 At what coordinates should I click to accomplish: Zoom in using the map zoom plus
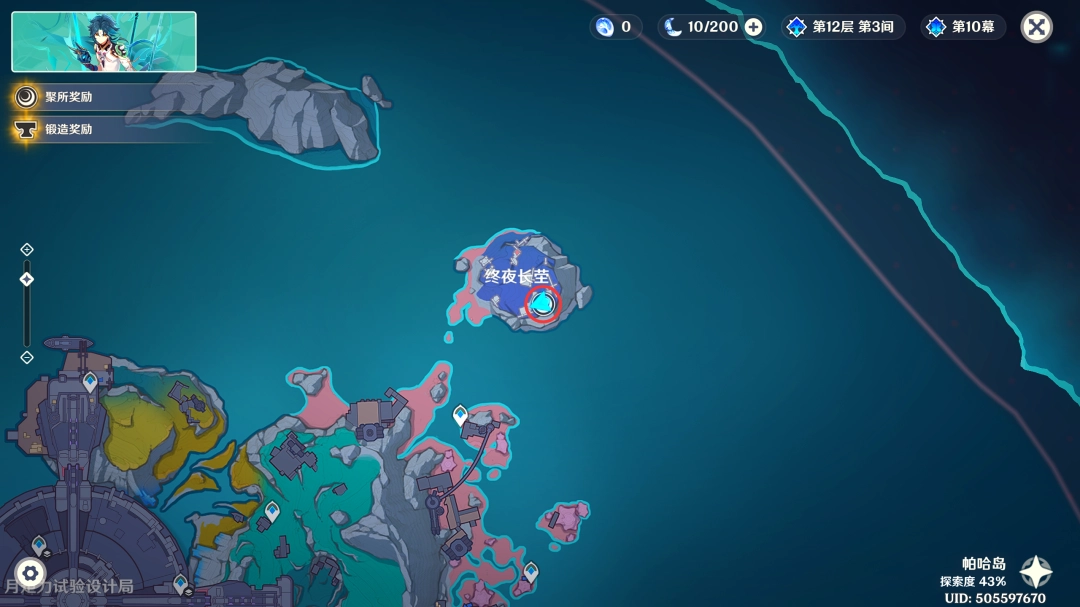[x=27, y=249]
